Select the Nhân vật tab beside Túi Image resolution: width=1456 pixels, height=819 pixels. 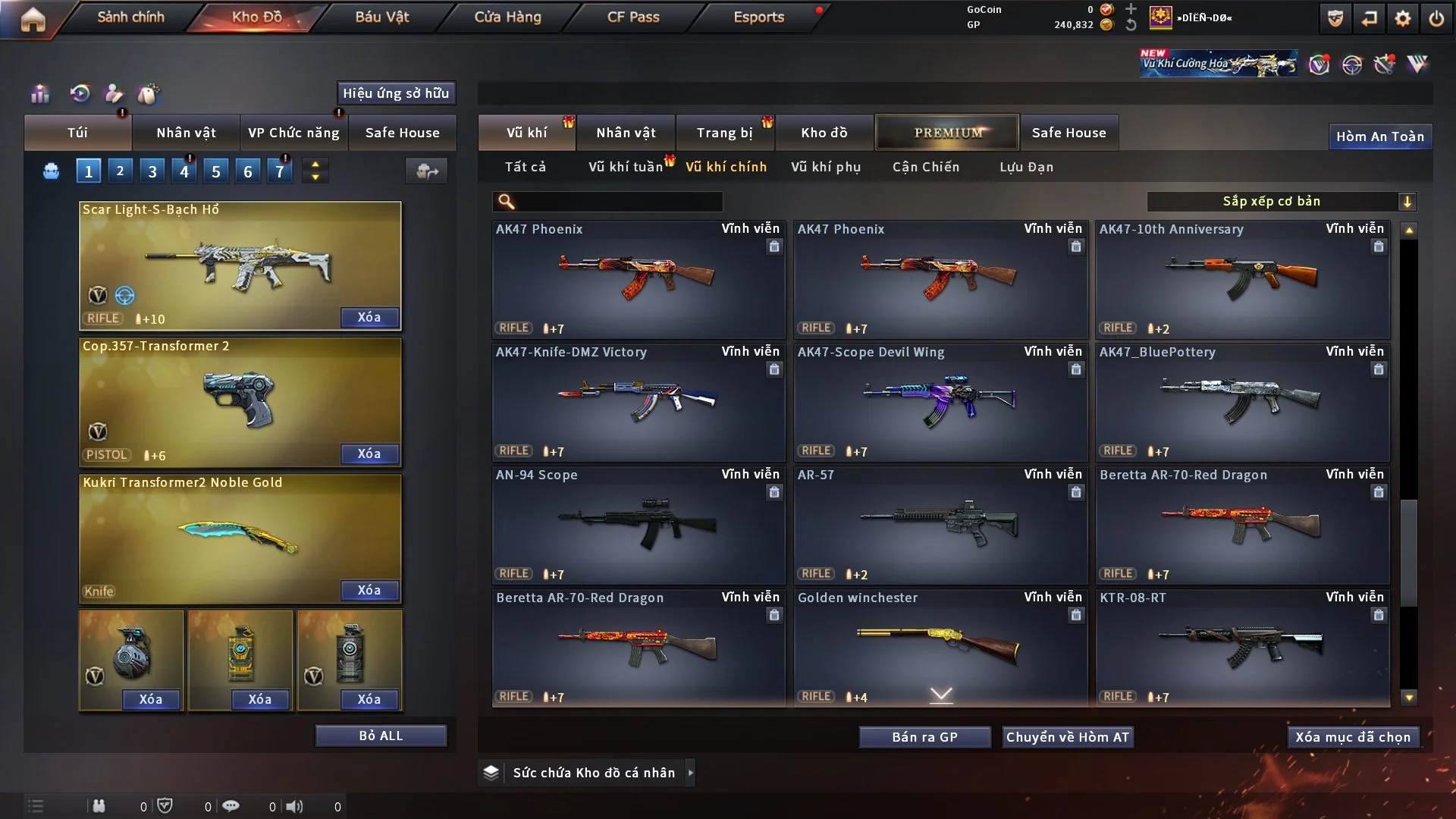coord(186,133)
